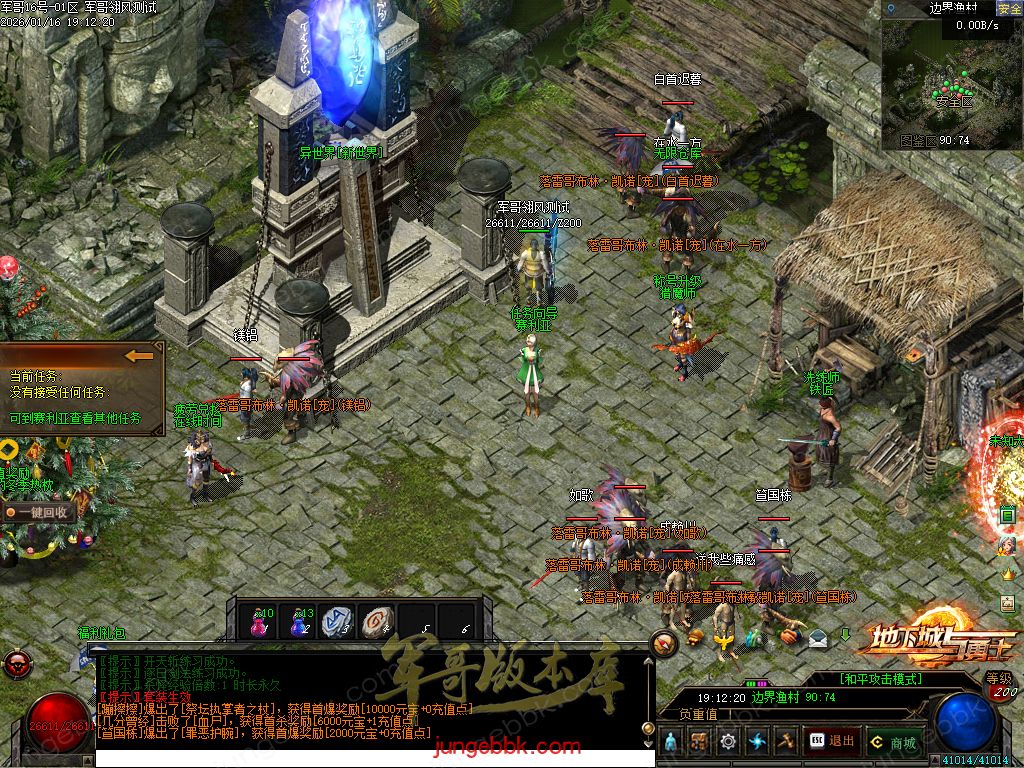Click the green down arrow icon
This screenshot has width=1024, height=768.
click(x=845, y=634)
